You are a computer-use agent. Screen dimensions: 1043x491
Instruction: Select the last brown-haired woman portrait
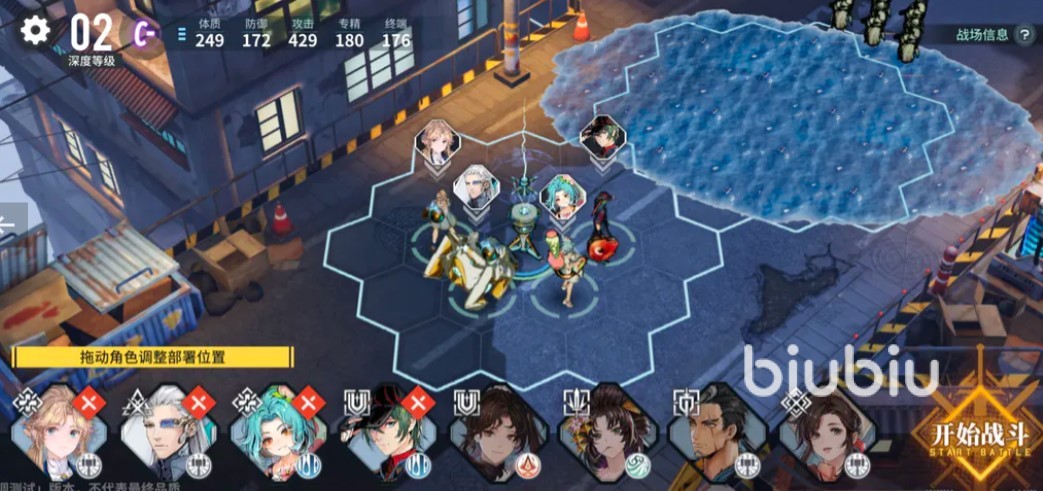[x=822, y=430]
